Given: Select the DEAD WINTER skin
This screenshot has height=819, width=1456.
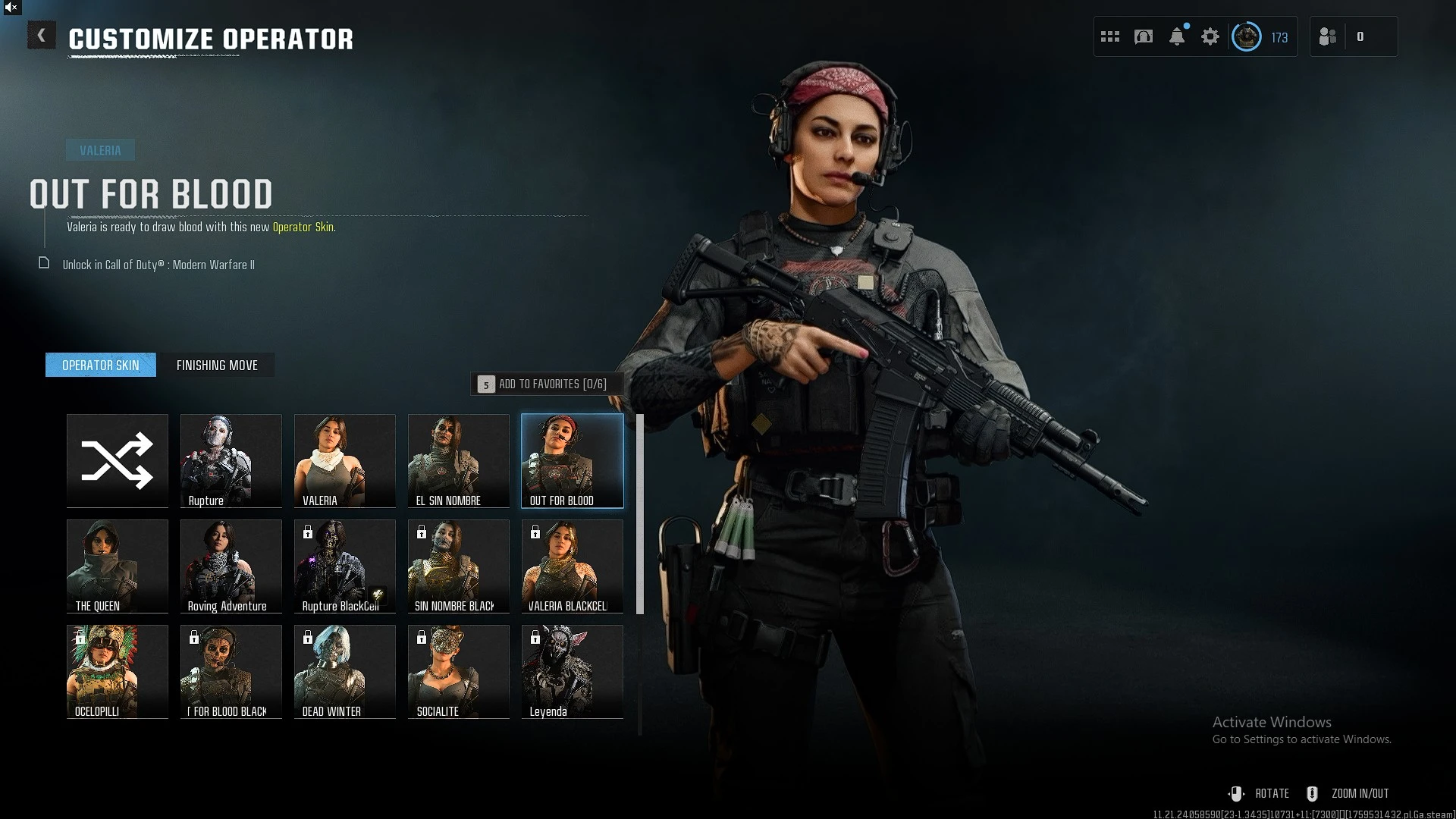Looking at the screenshot, I should (x=345, y=671).
